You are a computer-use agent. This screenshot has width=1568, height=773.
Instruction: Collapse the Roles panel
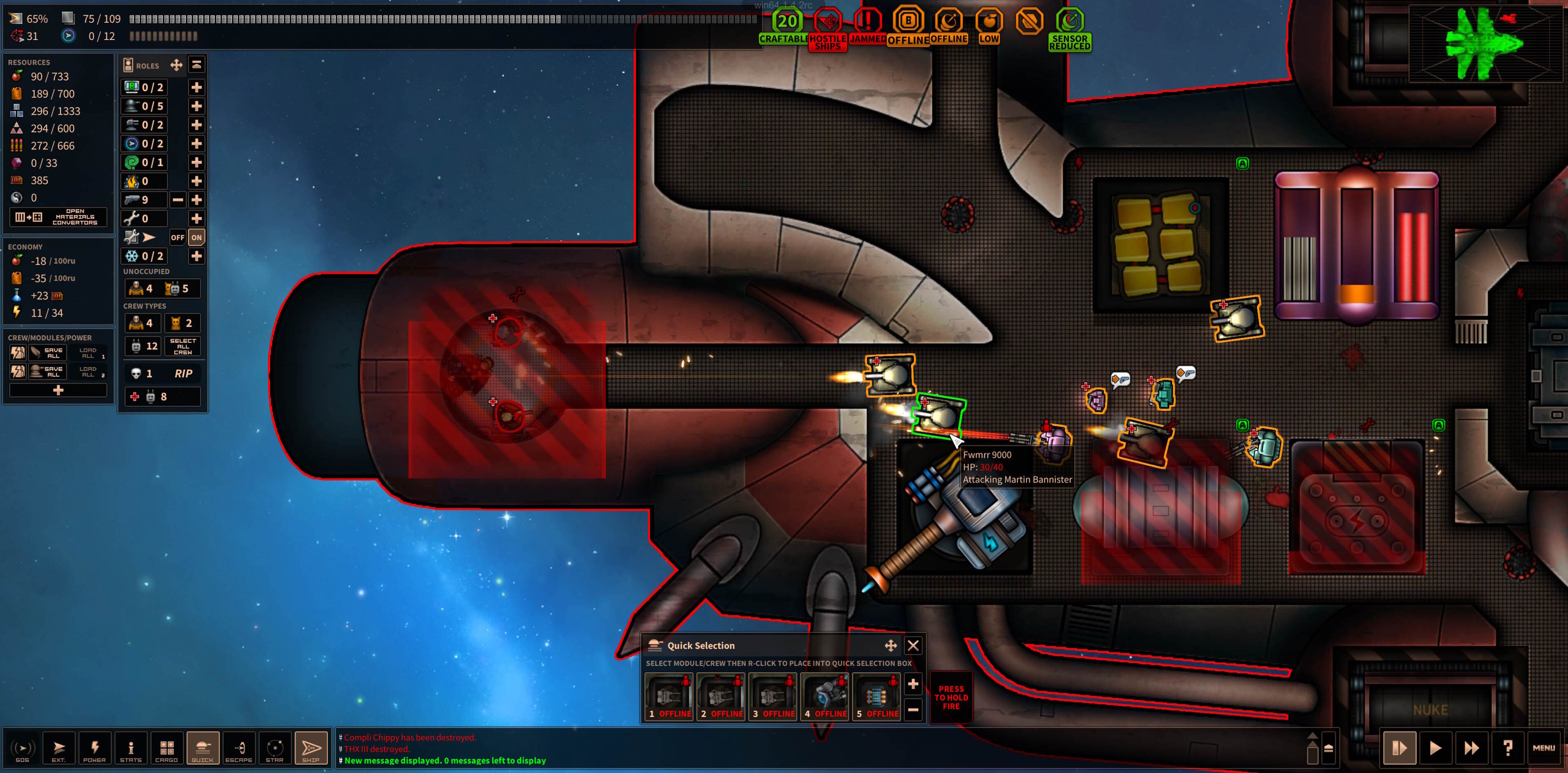196,64
